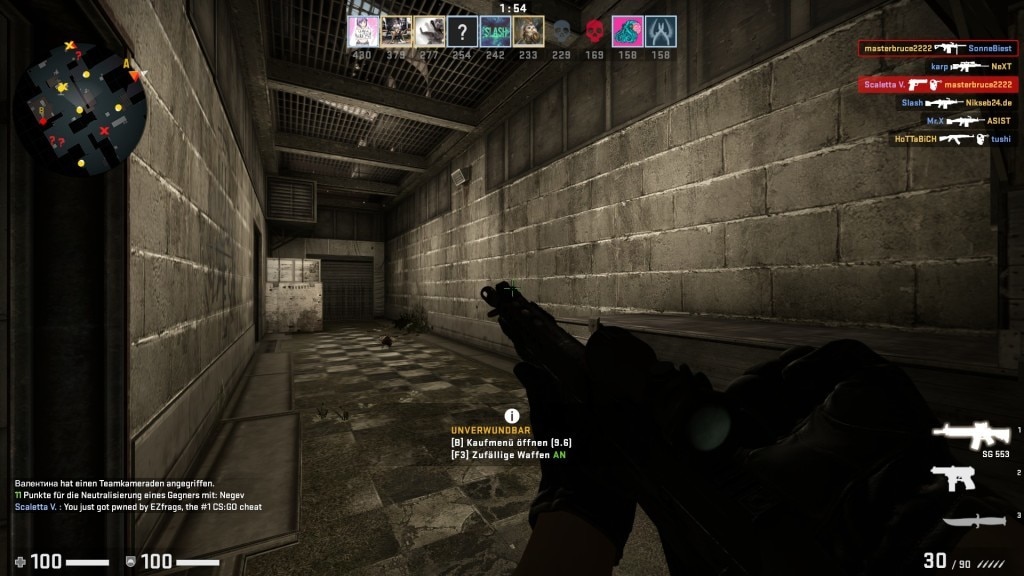Select the pink anime girl player avatar

point(363,31)
